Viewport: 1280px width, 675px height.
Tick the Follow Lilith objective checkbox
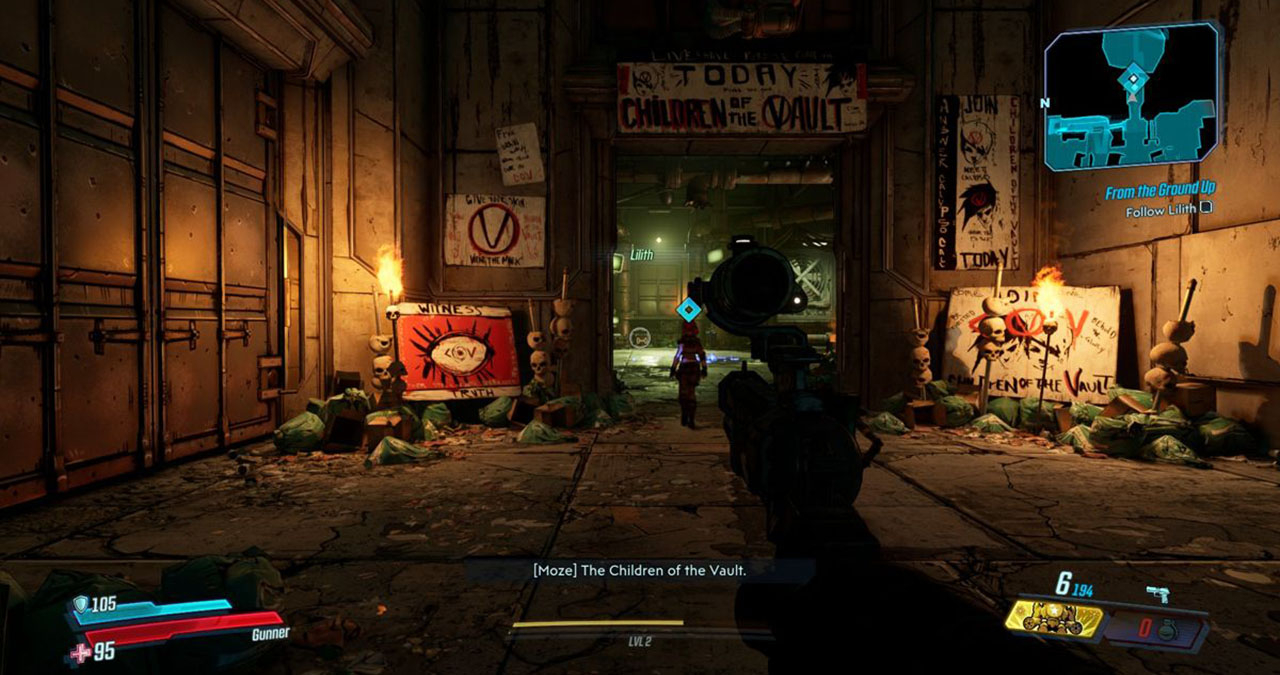click(x=1206, y=210)
